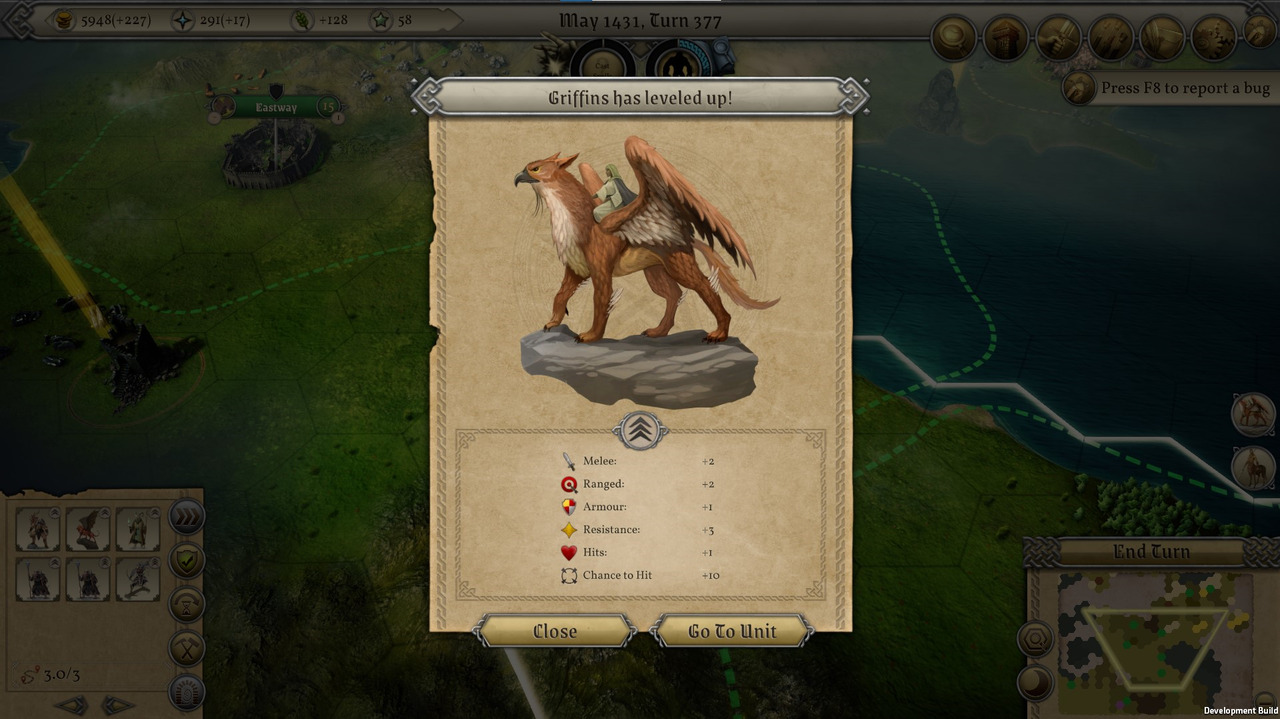The width and height of the screenshot is (1280, 719).
Task: Open the magnifying glass search icon
Action: tap(953, 39)
